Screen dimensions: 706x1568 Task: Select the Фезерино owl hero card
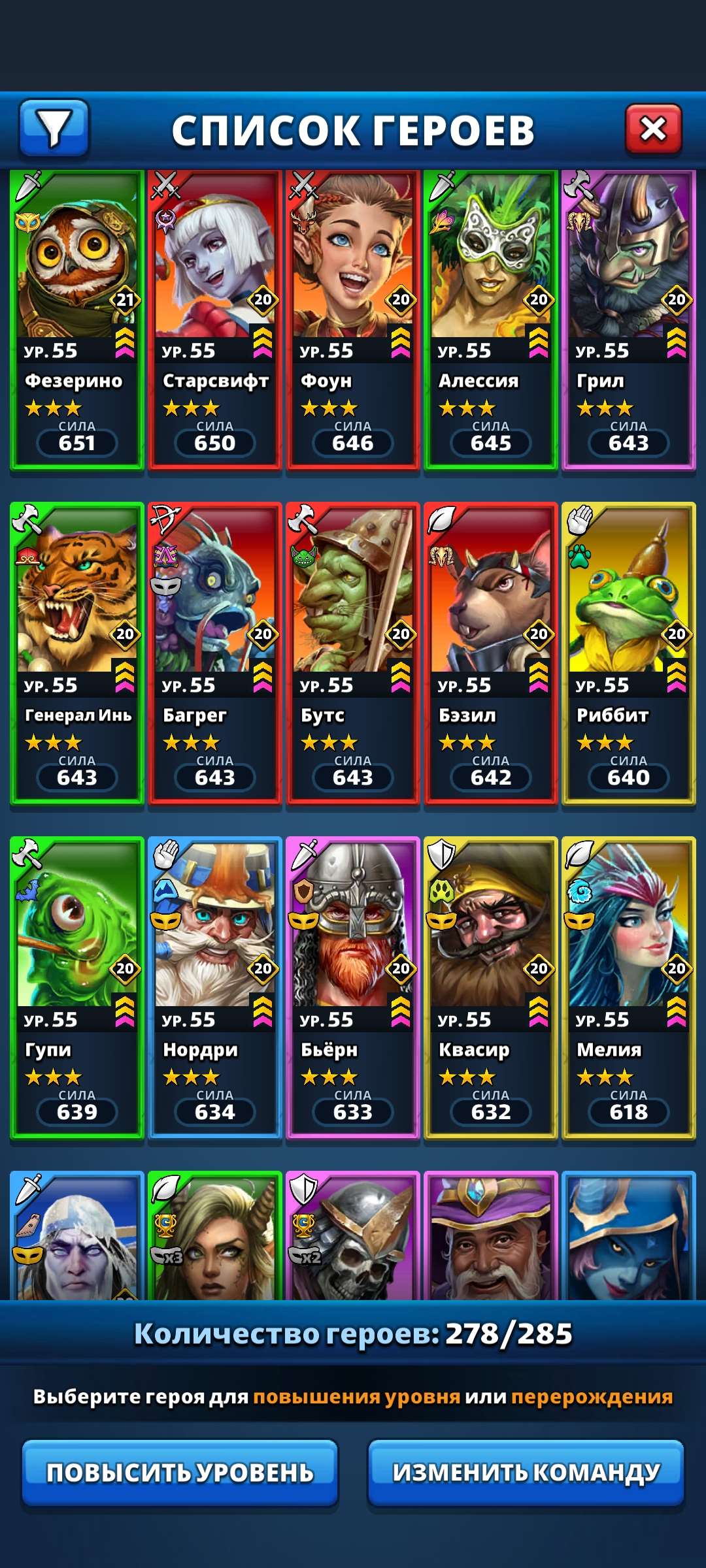click(x=77, y=320)
